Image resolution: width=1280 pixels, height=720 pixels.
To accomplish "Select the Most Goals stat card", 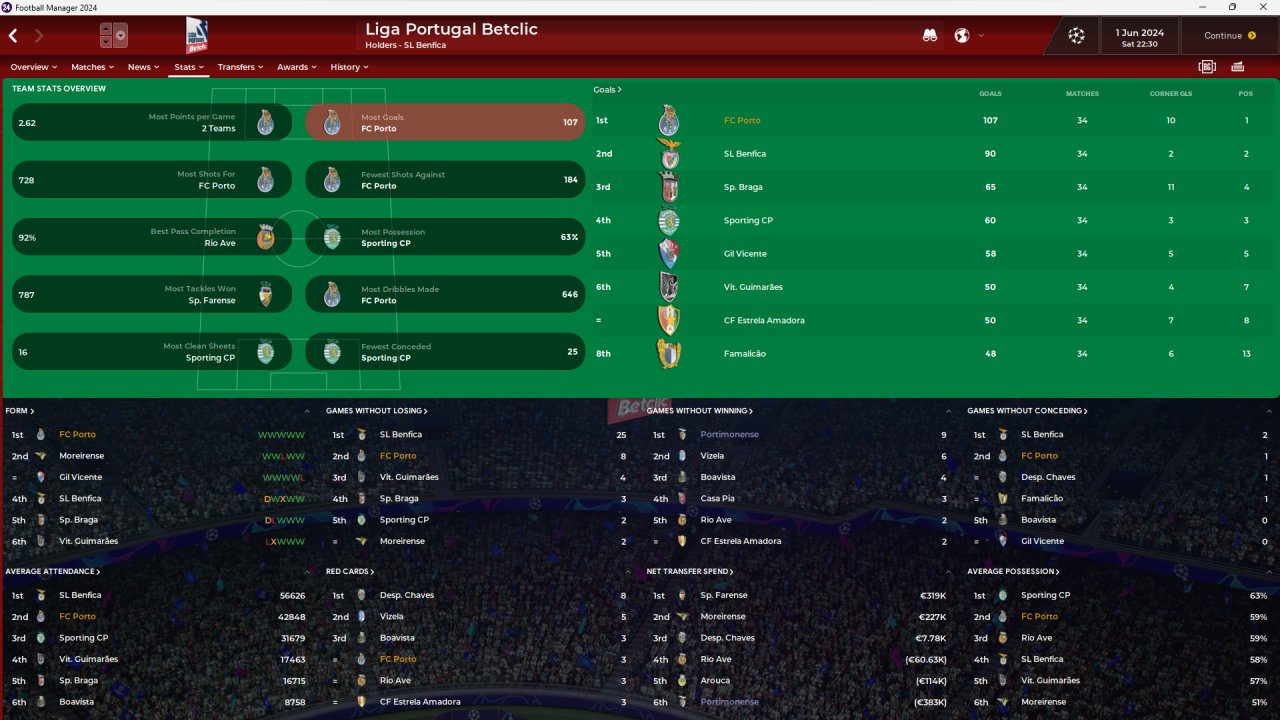I will (x=445, y=123).
